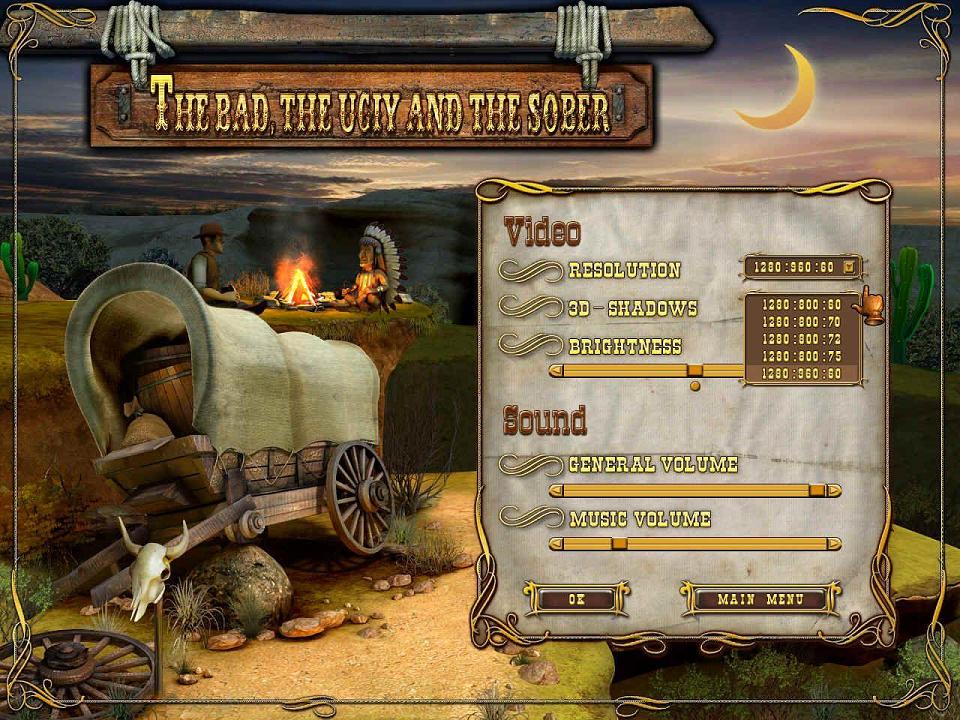Return to the Main Menu
This screenshot has width=960, height=720.
click(761, 599)
